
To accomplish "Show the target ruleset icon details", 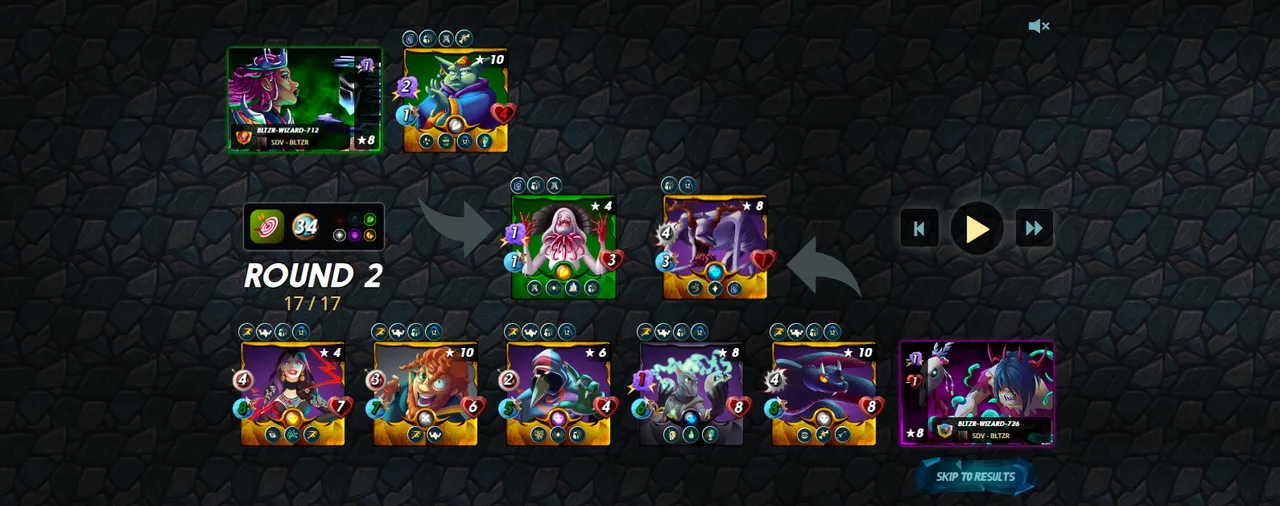I will tap(266, 227).
